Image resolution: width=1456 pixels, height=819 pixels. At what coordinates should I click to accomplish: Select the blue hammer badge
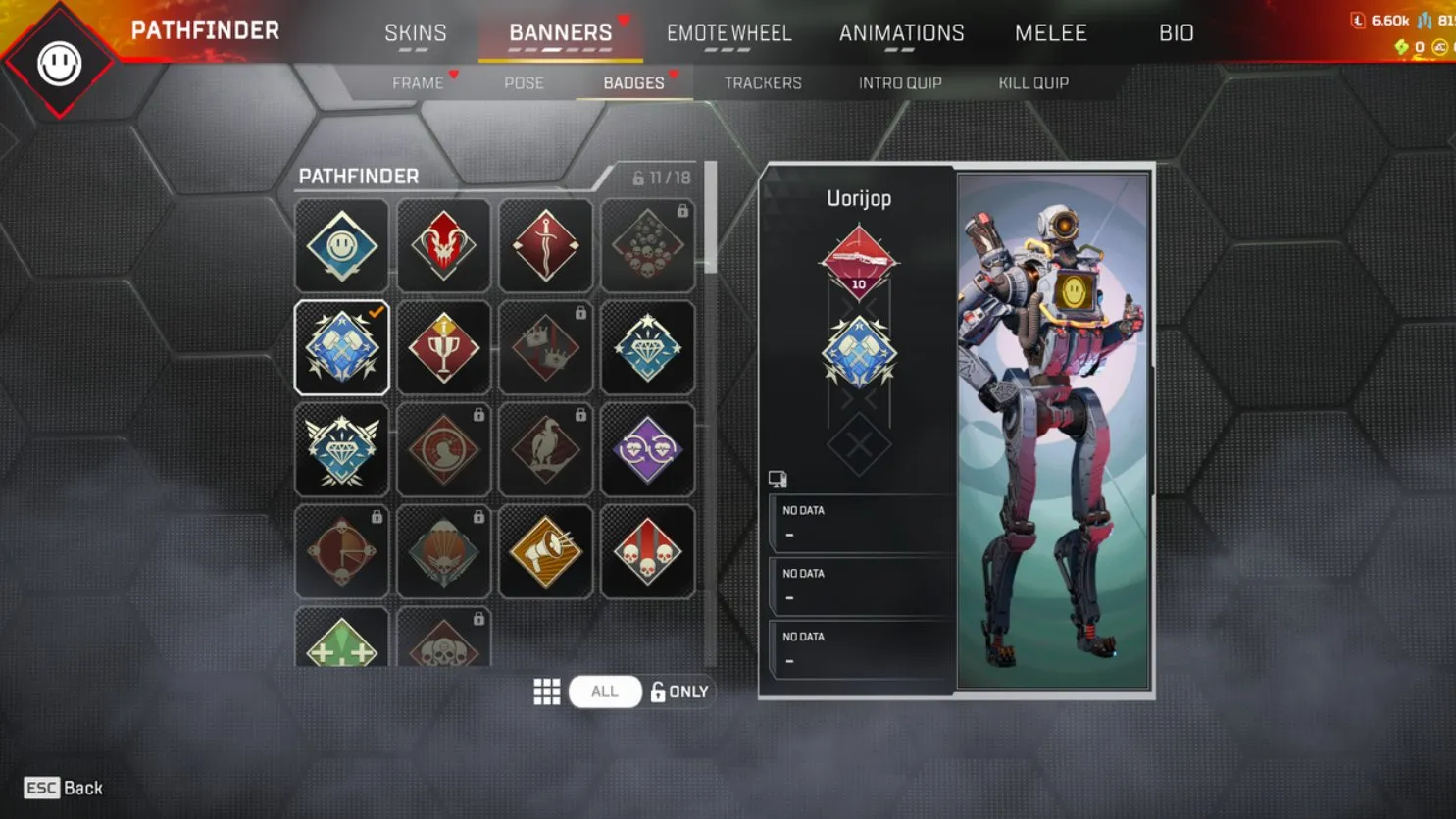point(341,347)
